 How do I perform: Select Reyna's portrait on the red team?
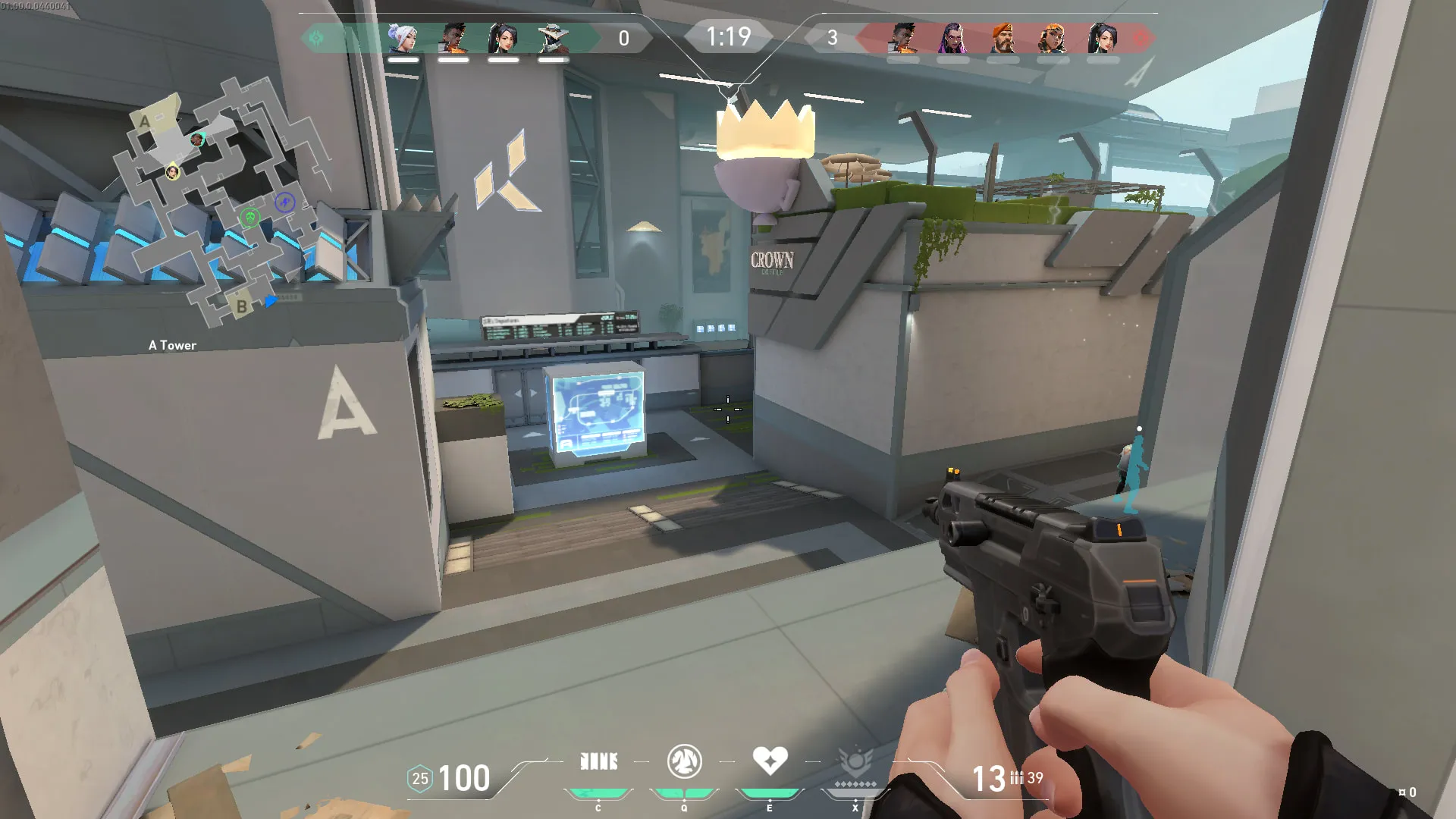point(952,37)
